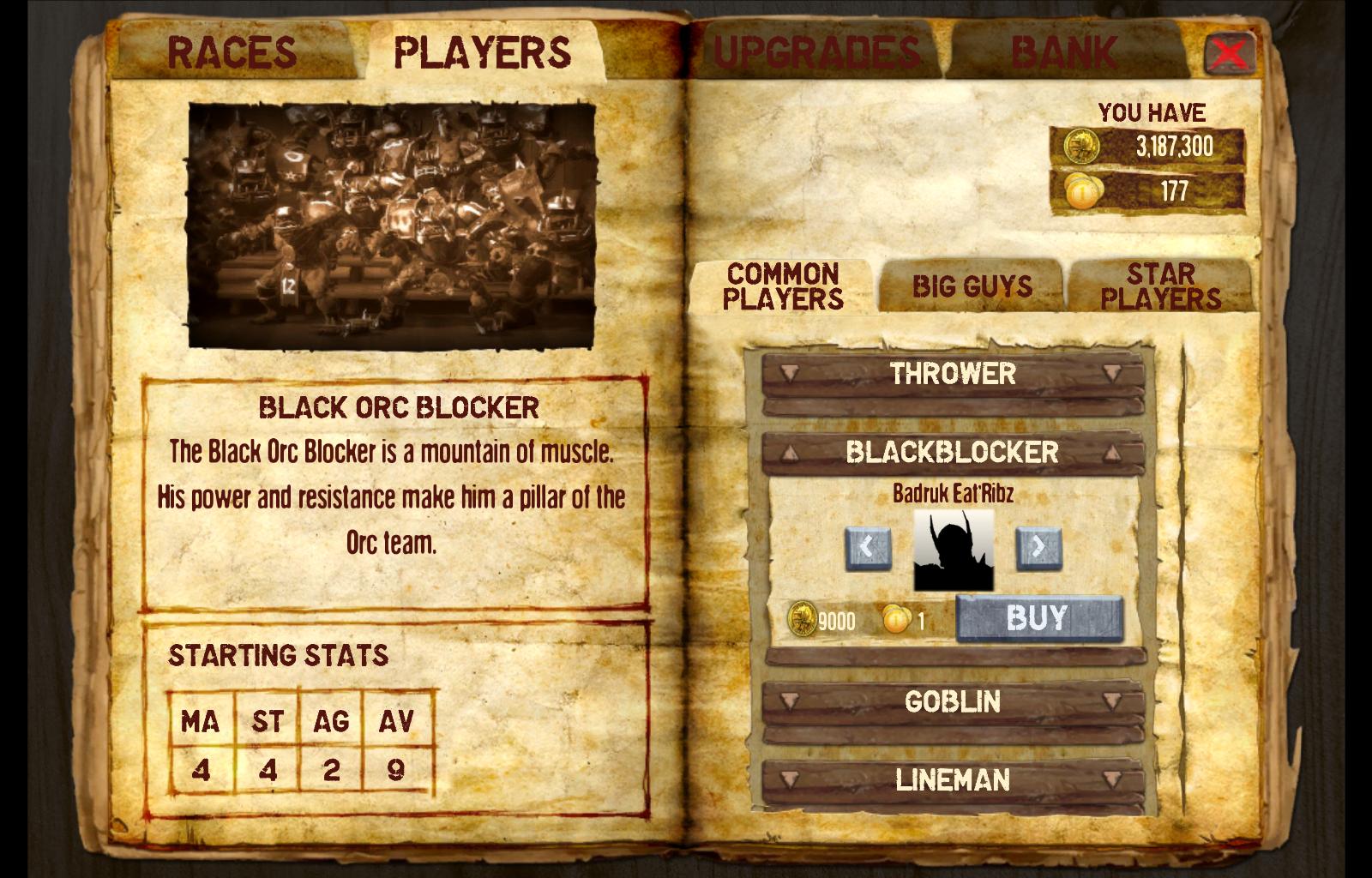Show the next Blackblocker player
Viewport: 1372px width, 878px height.
(1038, 547)
